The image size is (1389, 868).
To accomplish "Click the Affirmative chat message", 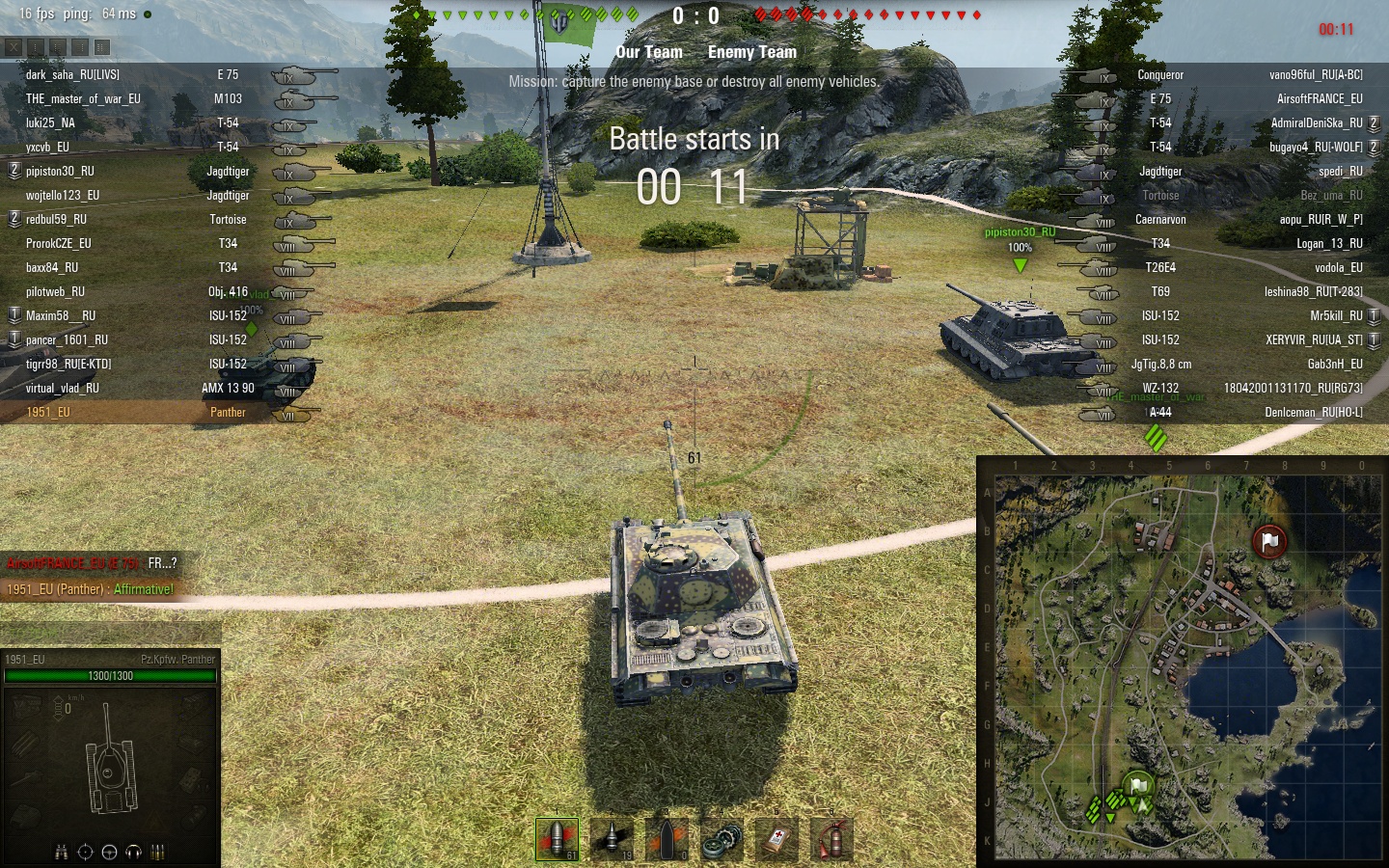I will pos(143,589).
